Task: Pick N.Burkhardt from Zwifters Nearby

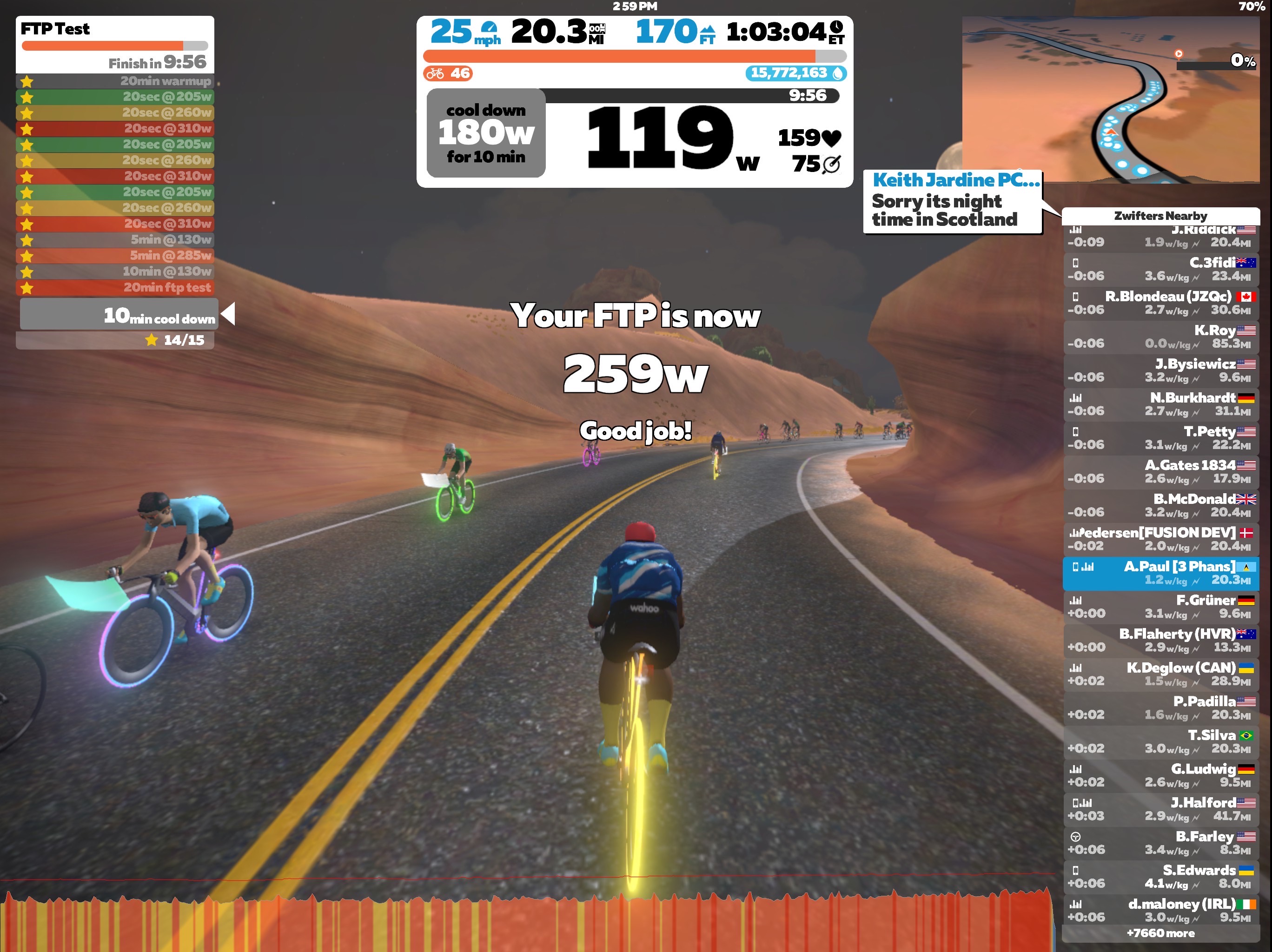Action: (x=1160, y=404)
